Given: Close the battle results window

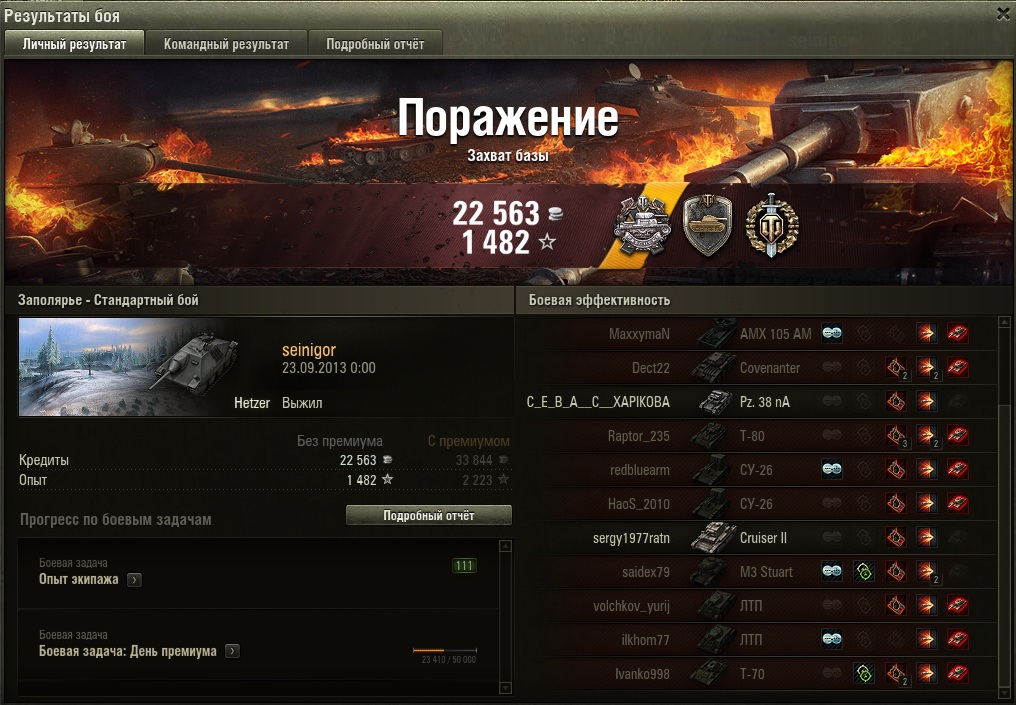Looking at the screenshot, I should coord(1003,14).
